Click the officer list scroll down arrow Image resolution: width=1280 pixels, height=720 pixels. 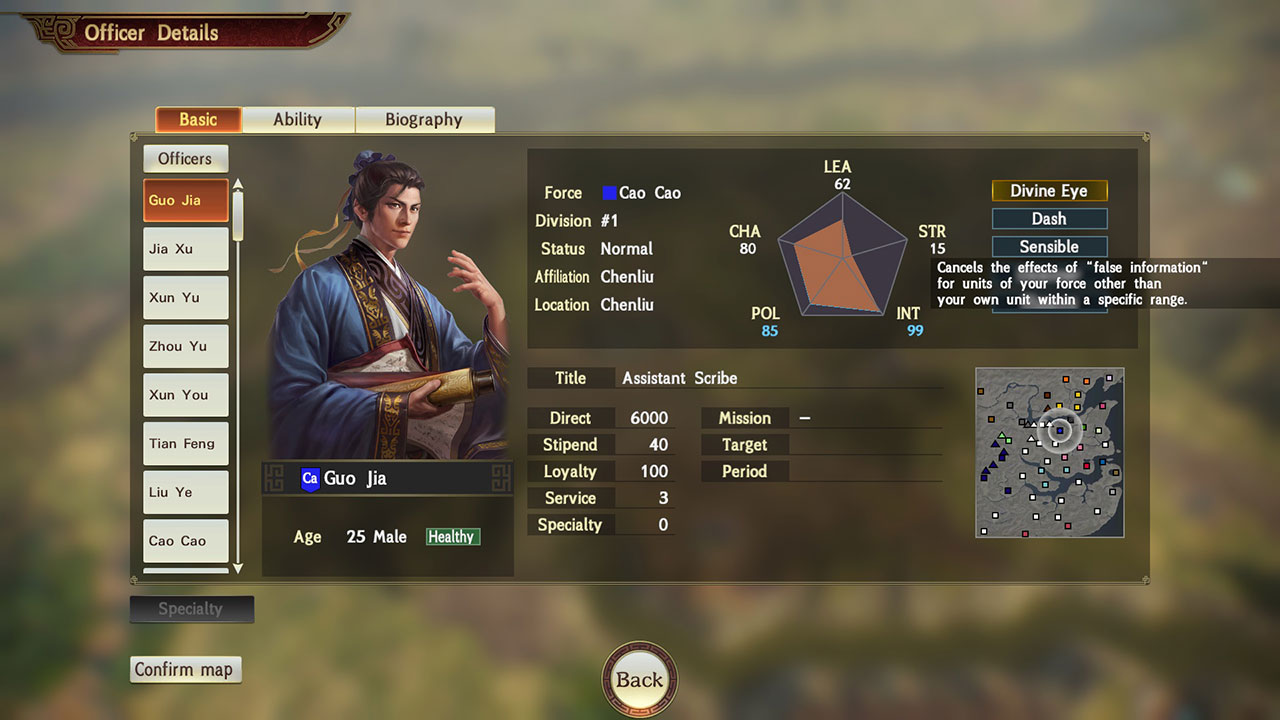(238, 568)
